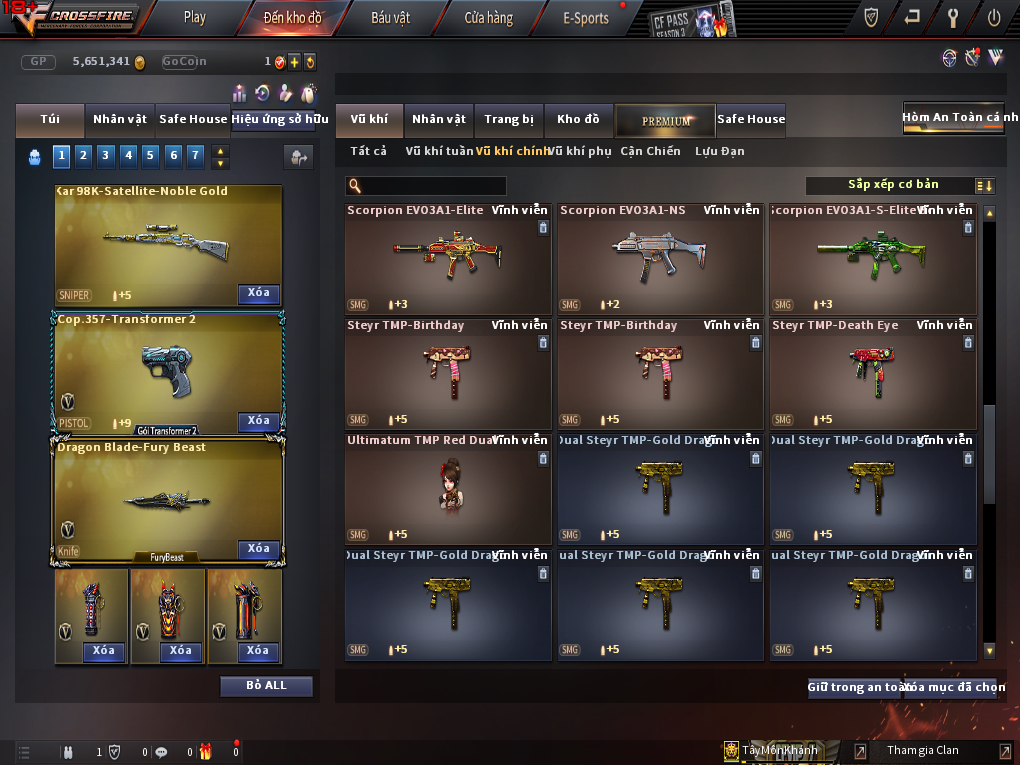Remove the Kar 98K-Satellite-Noble Gold with Xóa
The width and height of the screenshot is (1020, 765).
point(258,293)
